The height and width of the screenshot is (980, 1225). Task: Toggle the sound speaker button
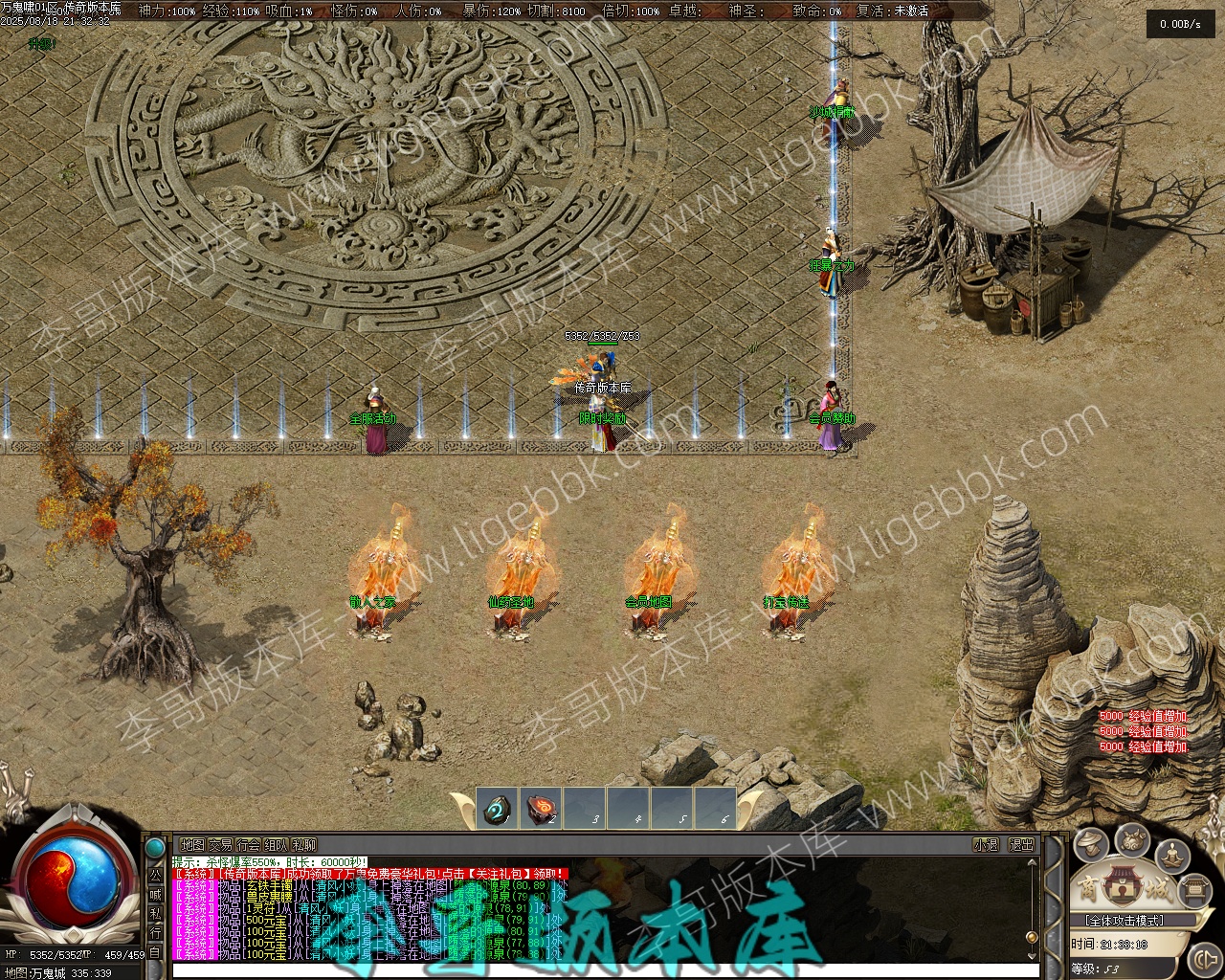click(x=1203, y=958)
